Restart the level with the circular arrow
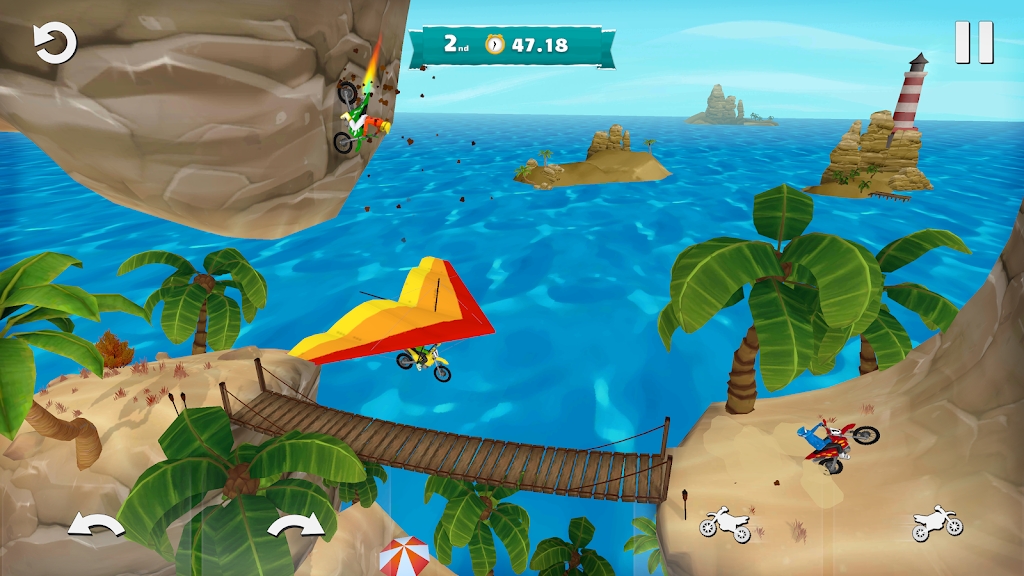The image size is (1024, 576). click(x=55, y=45)
